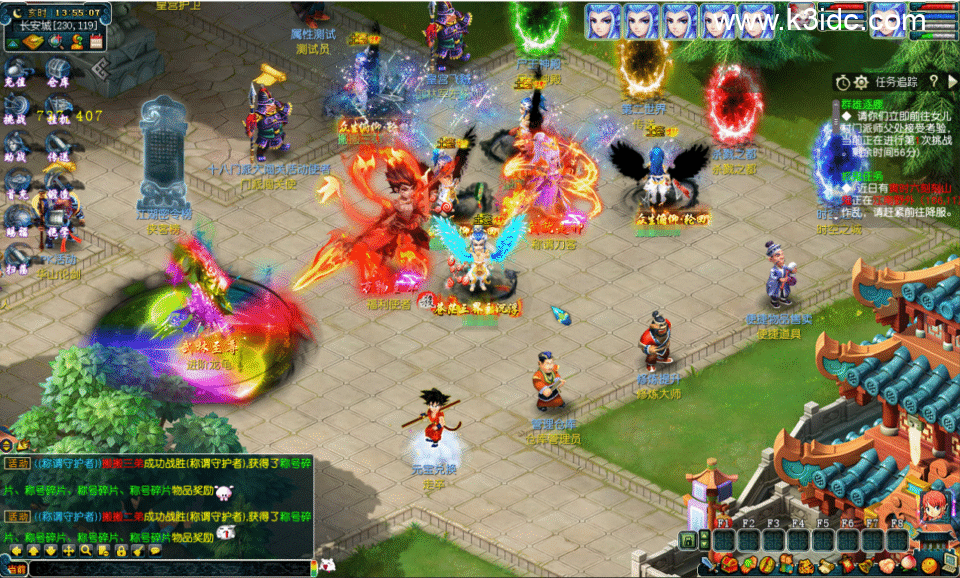Open the 仓库 warehouse icon
The width and height of the screenshot is (960, 578).
[56, 75]
